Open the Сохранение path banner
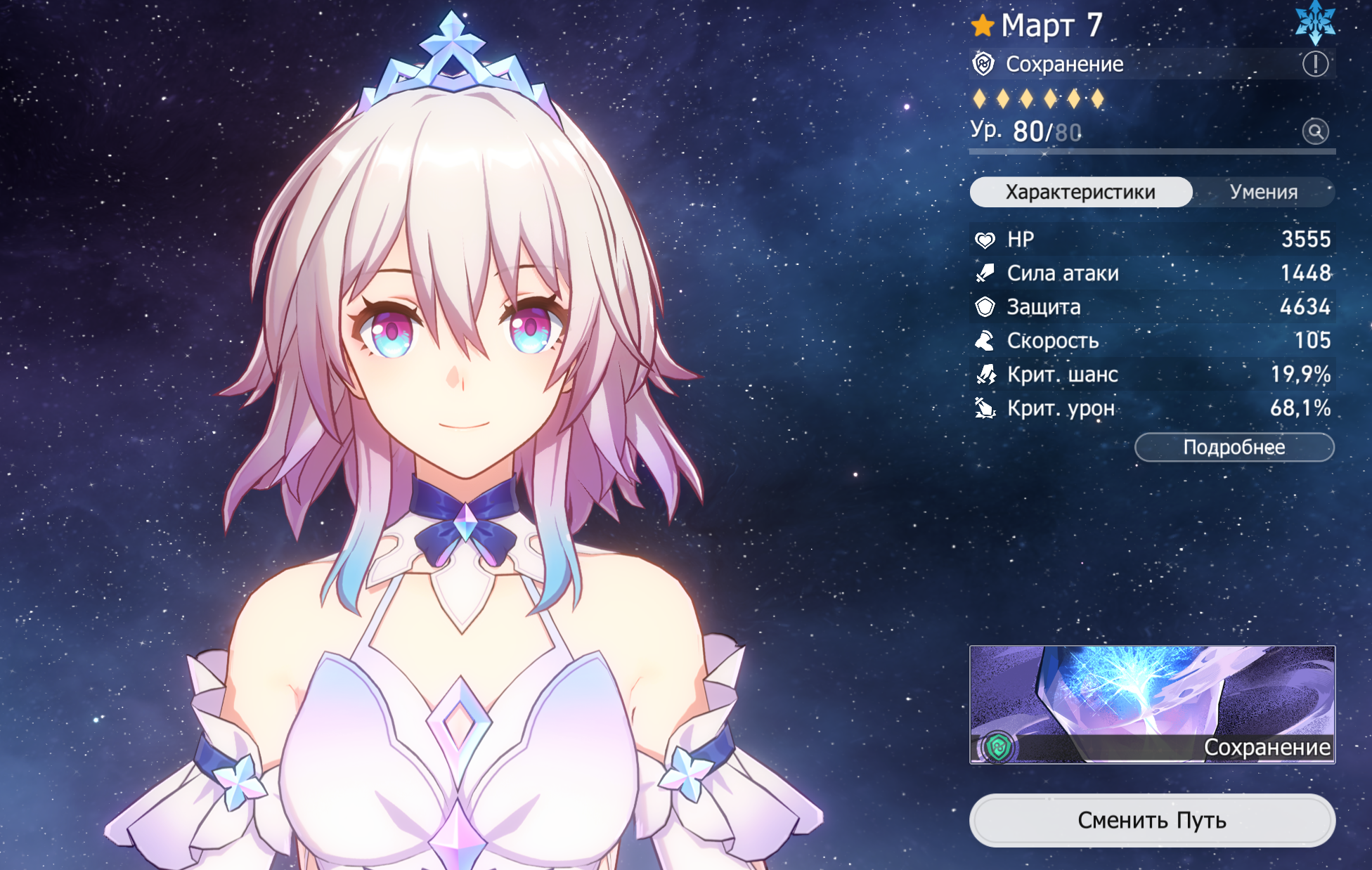1372x870 pixels. tap(1152, 704)
